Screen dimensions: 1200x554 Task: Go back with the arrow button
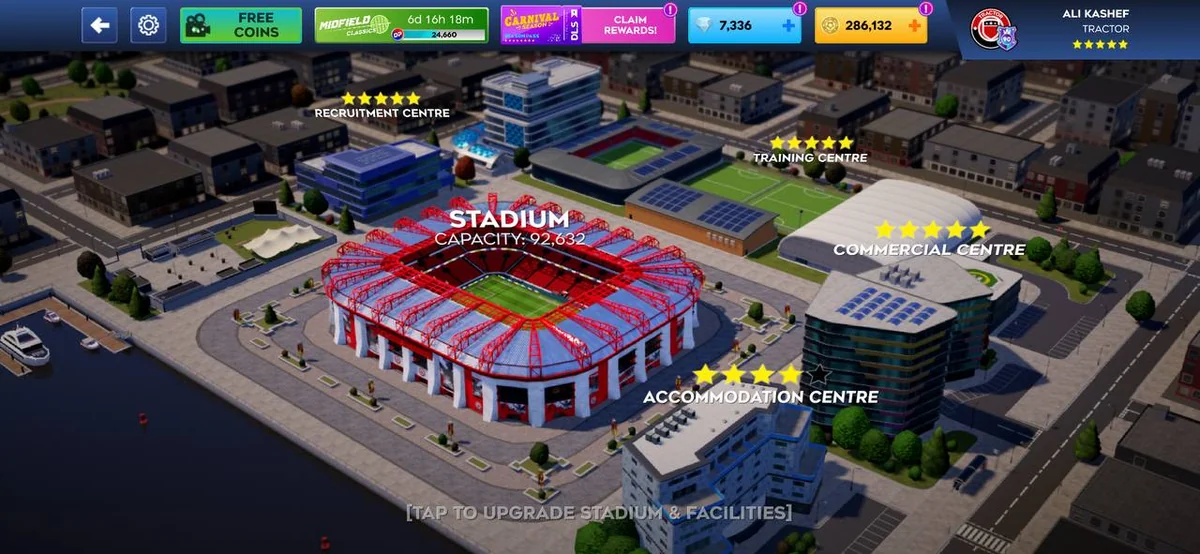pyautogui.click(x=99, y=25)
